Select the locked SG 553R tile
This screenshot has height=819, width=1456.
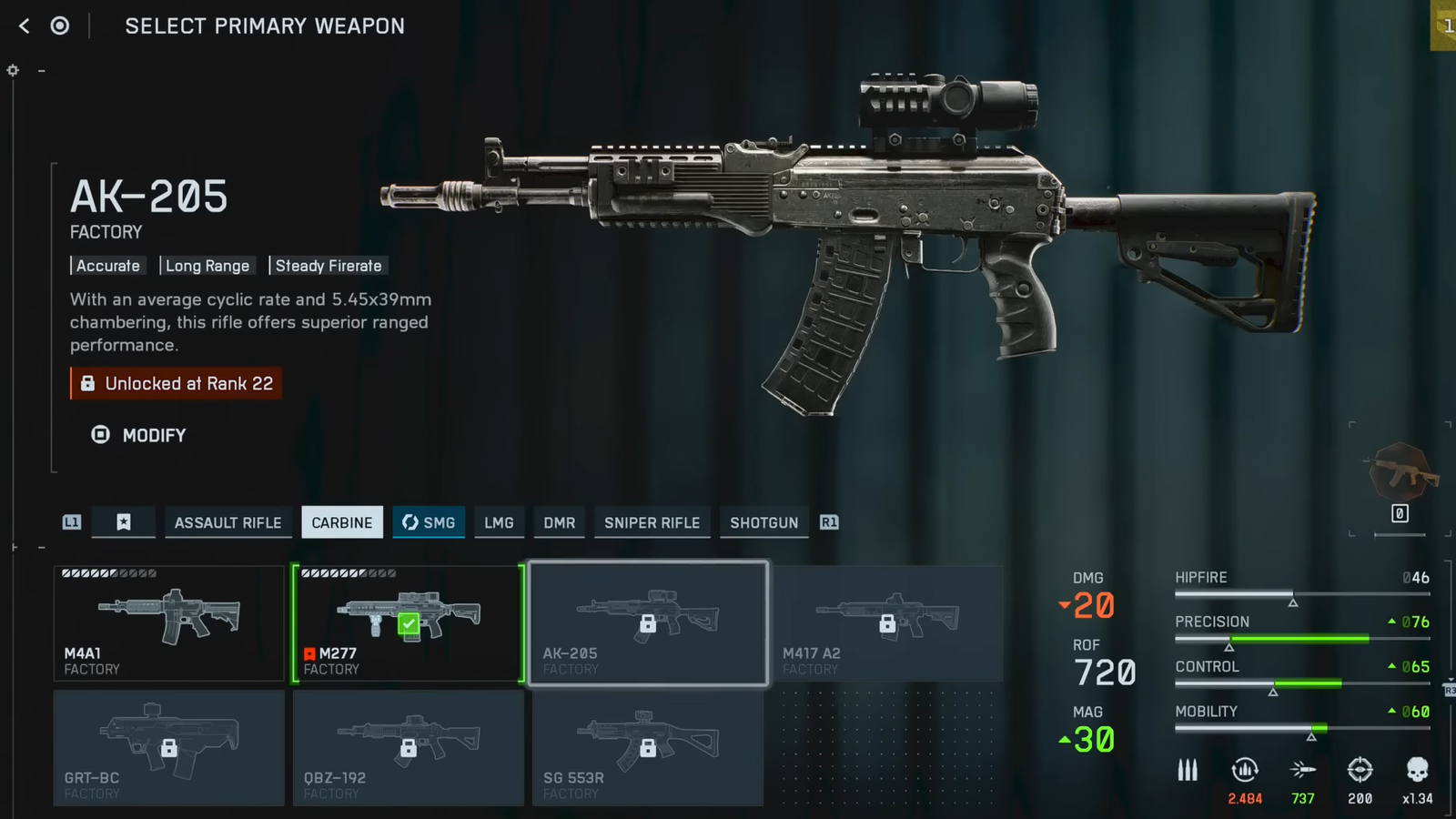[648, 747]
